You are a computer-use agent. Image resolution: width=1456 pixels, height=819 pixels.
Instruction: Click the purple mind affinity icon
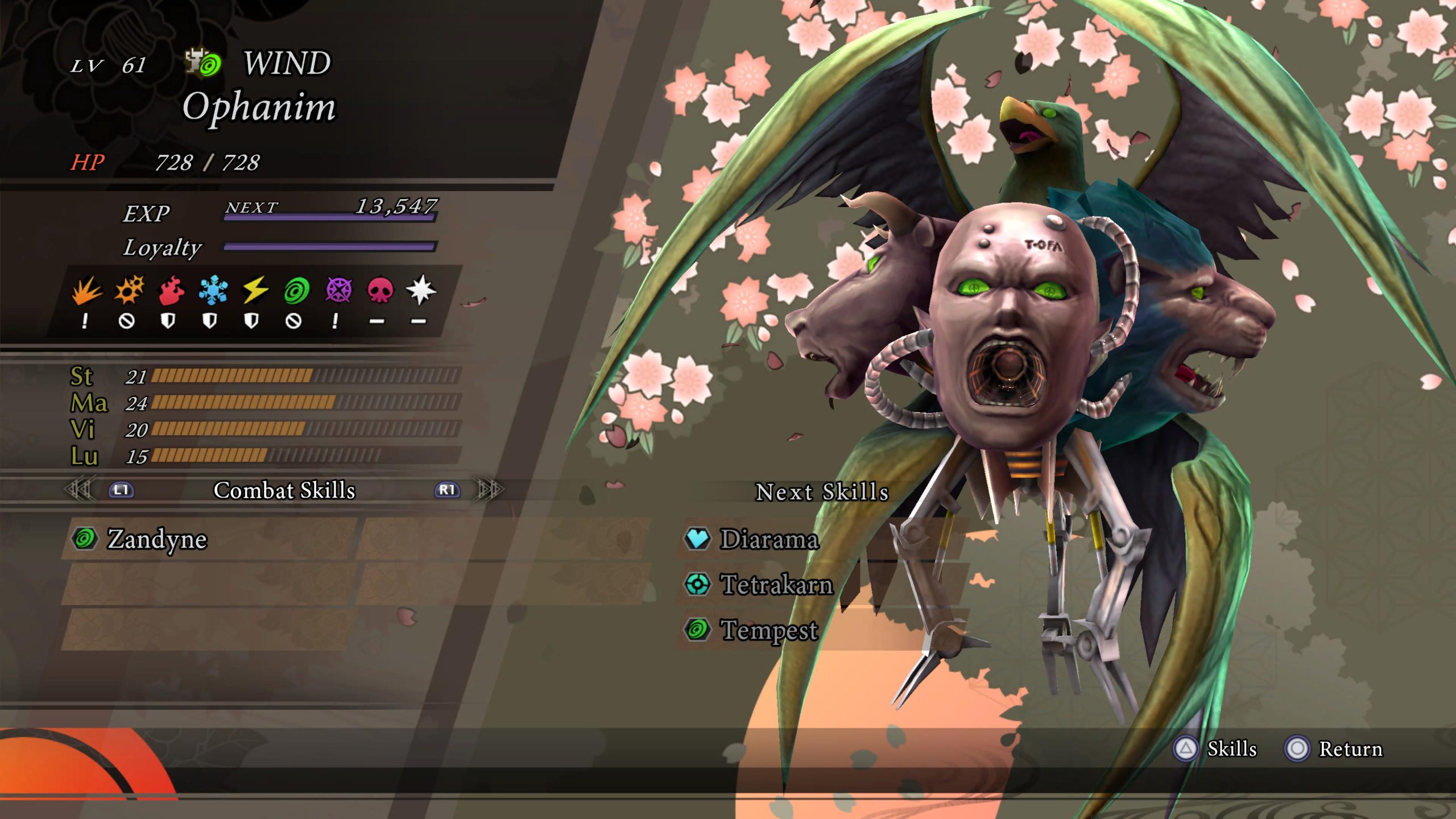(x=338, y=291)
